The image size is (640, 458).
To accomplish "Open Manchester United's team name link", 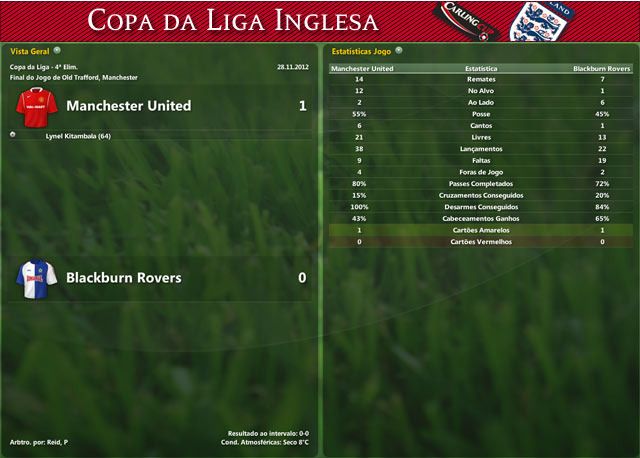I will click(128, 105).
